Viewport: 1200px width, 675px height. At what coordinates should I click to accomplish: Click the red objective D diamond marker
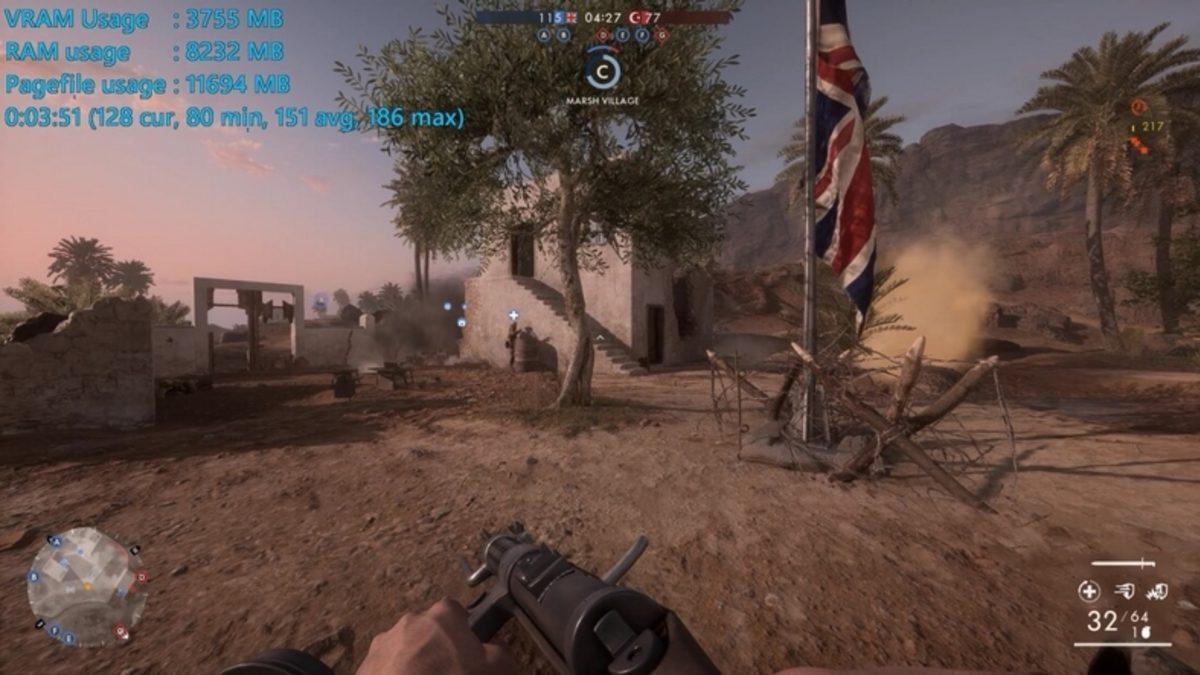[x=603, y=35]
